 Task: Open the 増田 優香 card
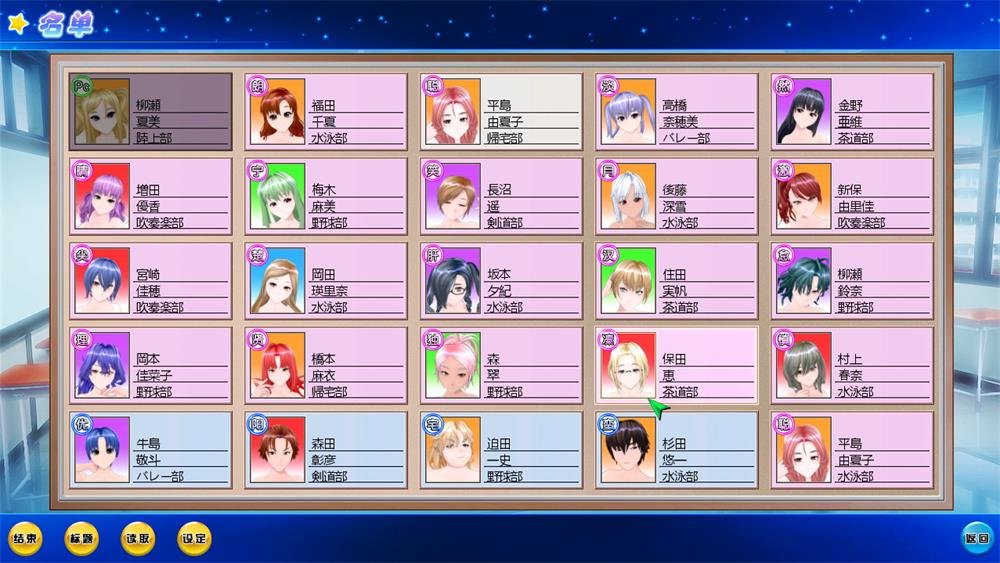tap(151, 196)
